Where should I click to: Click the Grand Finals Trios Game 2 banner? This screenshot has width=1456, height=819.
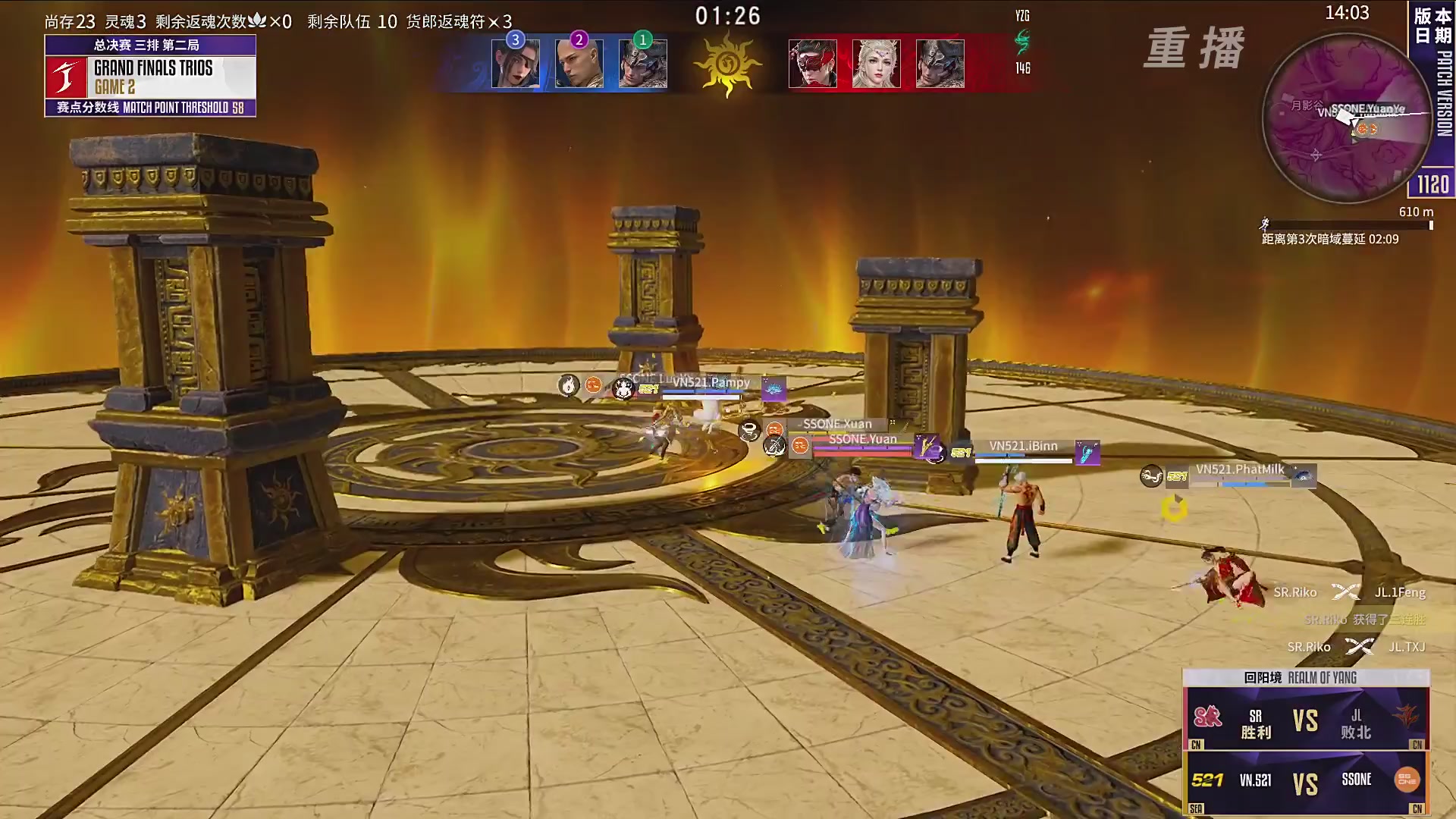coord(150,76)
